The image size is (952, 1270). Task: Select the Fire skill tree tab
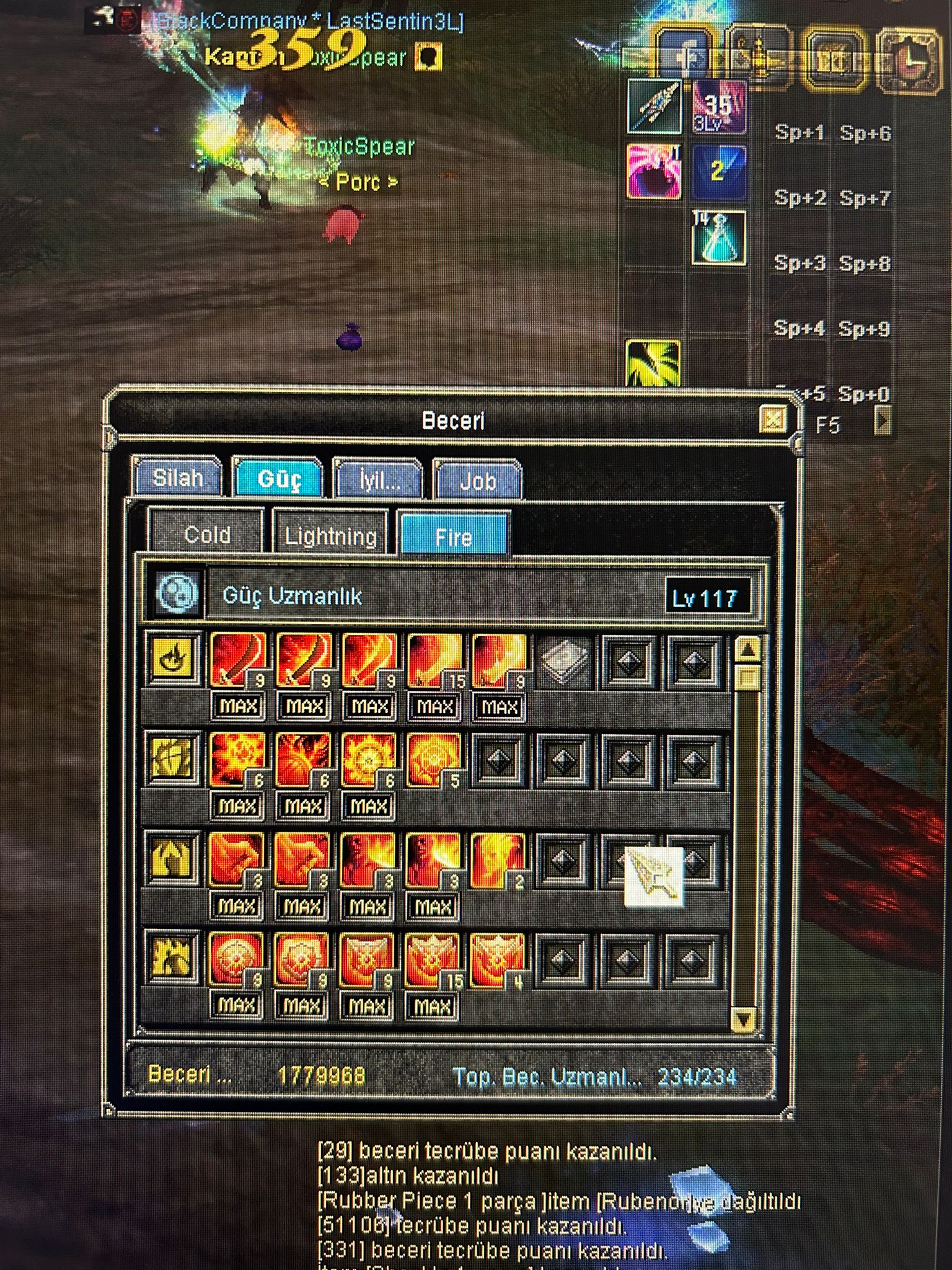tap(454, 536)
